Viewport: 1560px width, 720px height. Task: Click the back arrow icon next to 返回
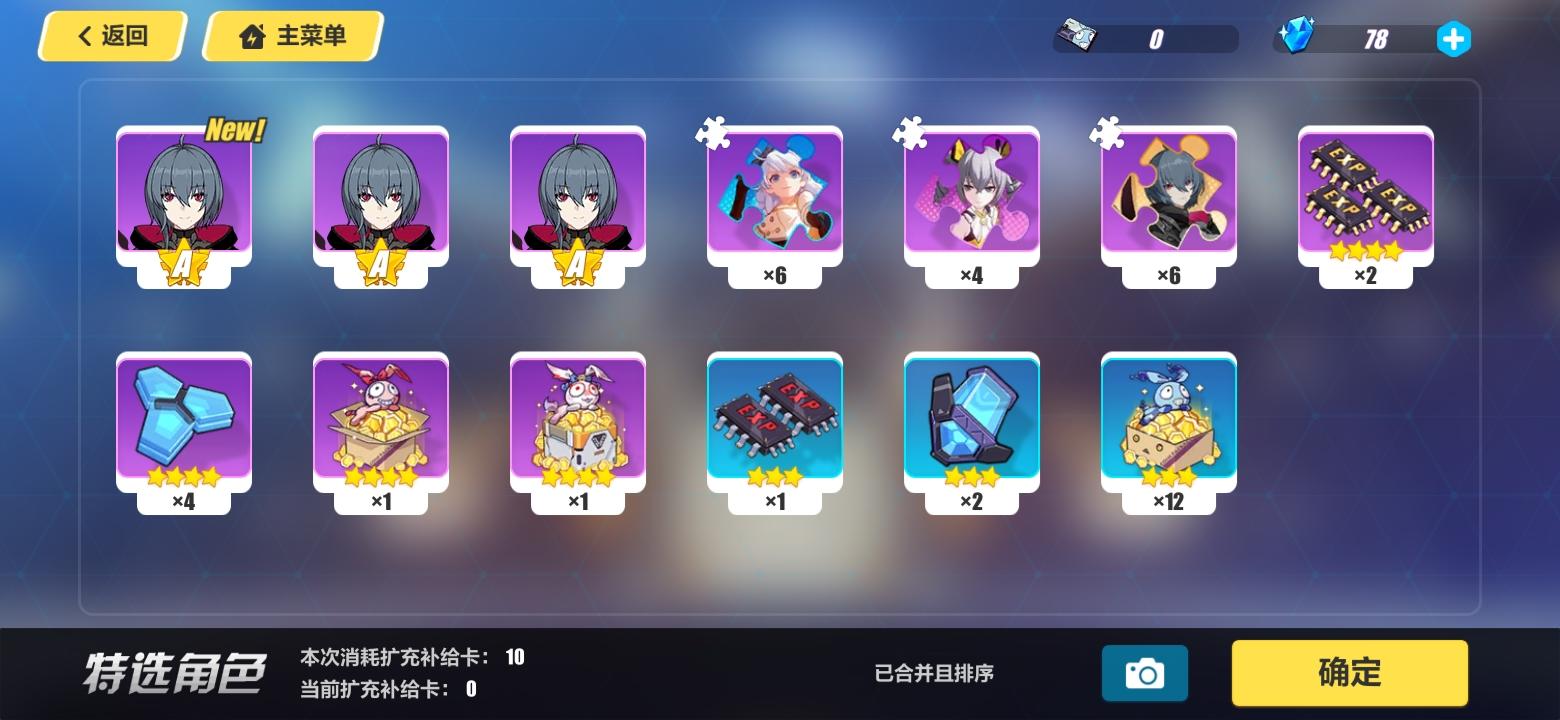82,36
